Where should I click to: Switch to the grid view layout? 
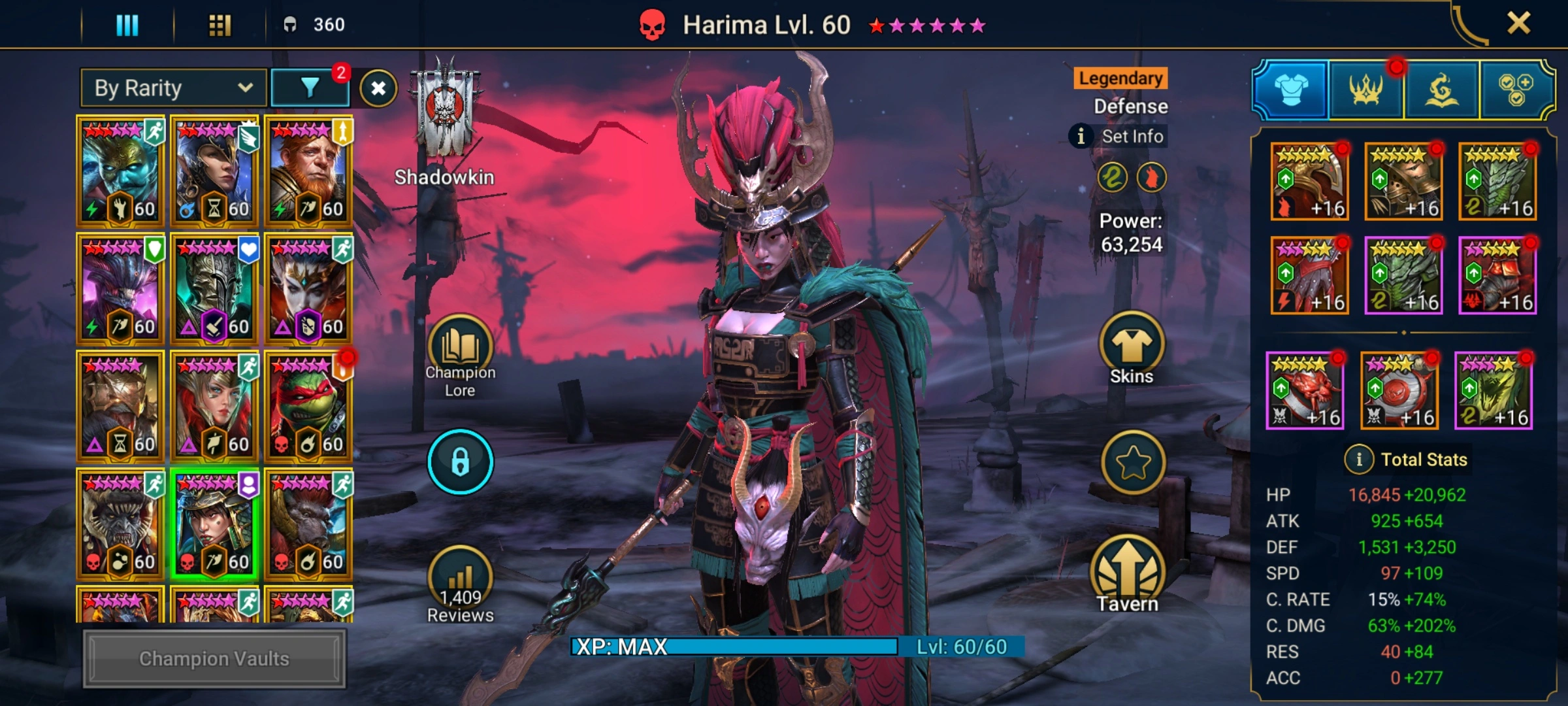tap(220, 25)
